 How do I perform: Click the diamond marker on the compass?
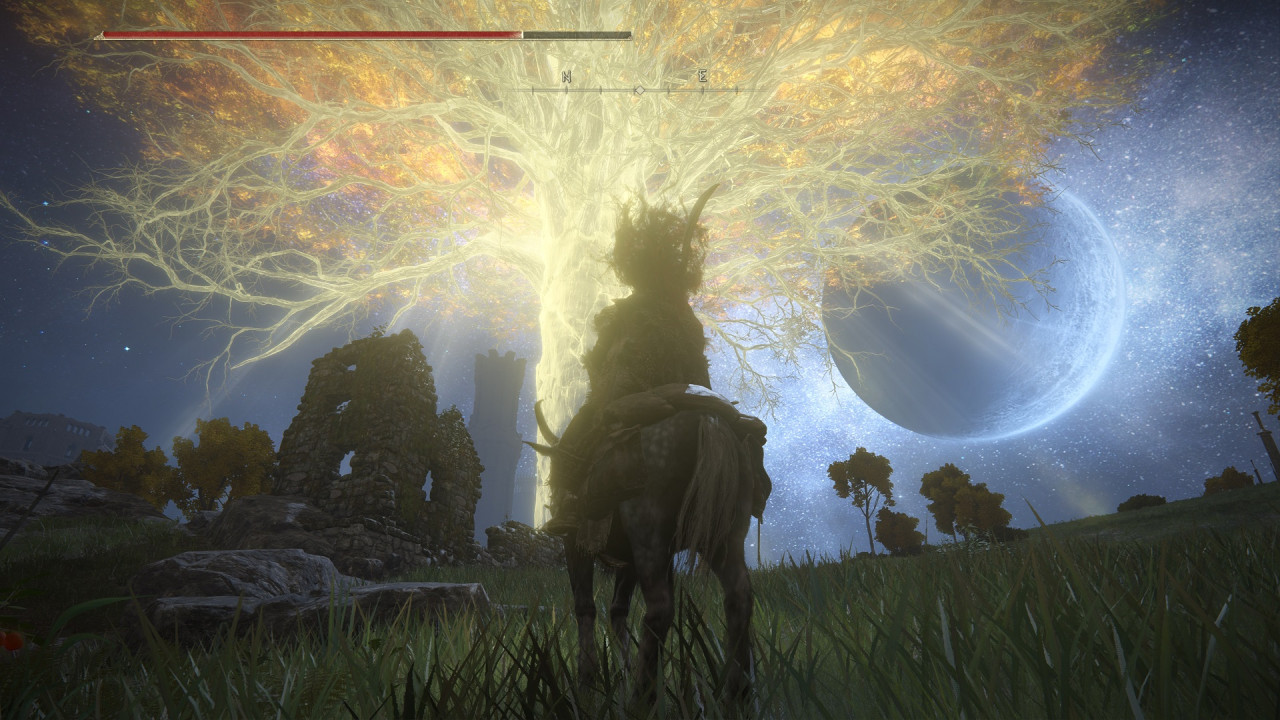(x=640, y=90)
